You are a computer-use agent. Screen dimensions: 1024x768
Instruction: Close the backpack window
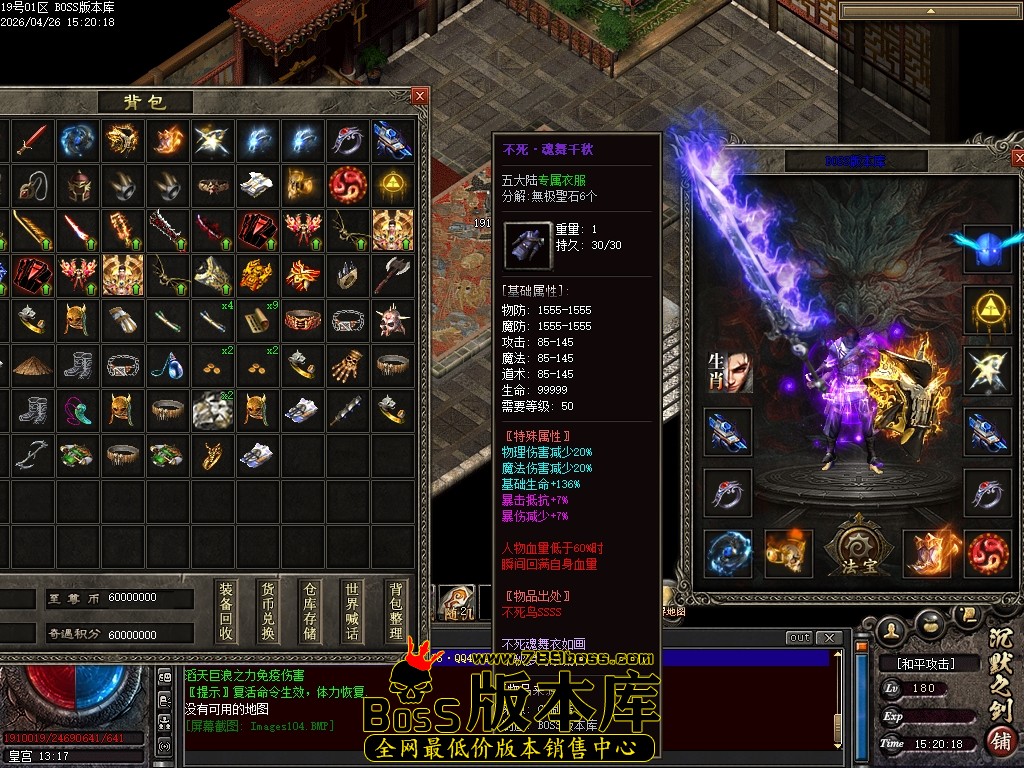420,96
